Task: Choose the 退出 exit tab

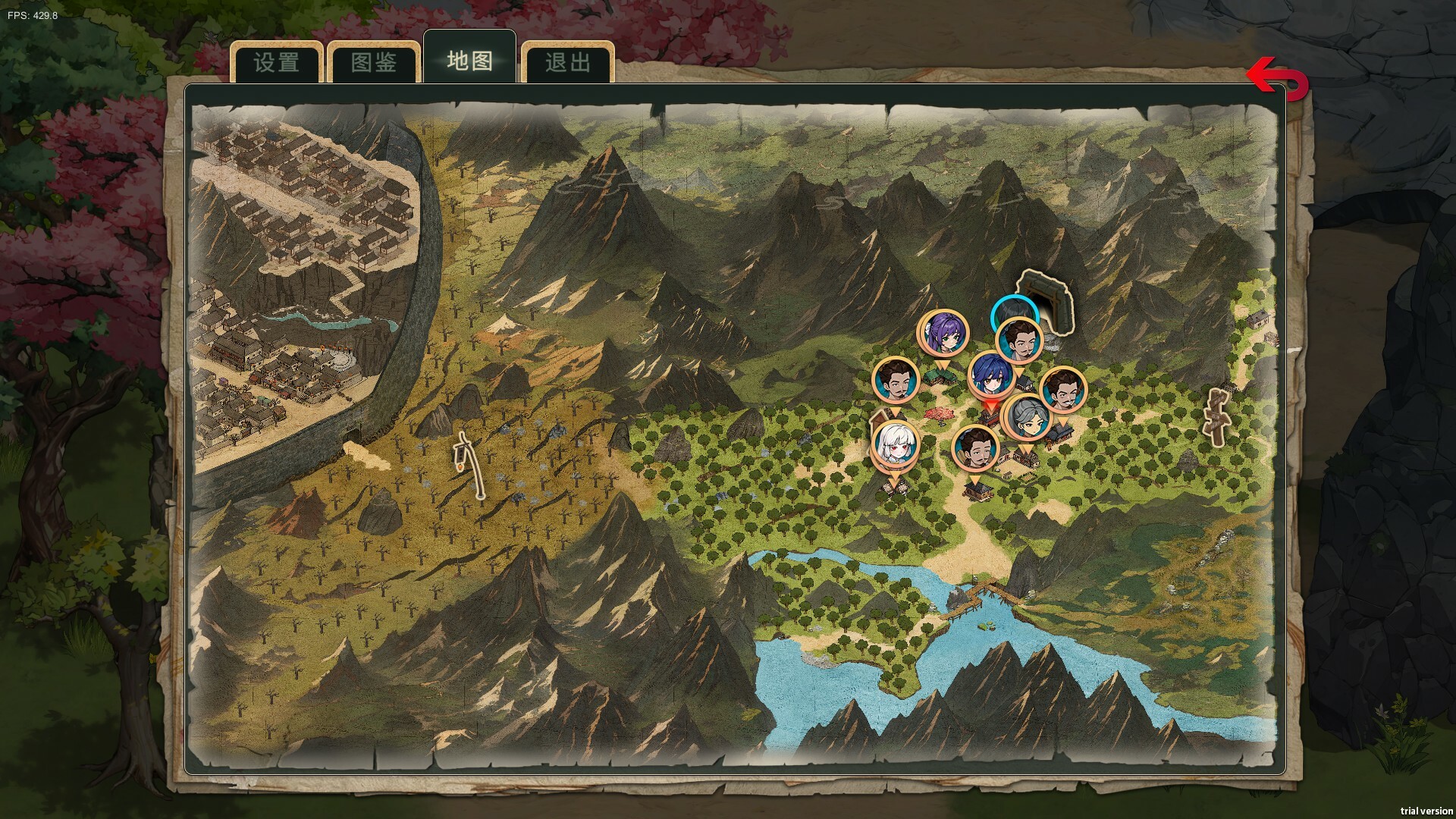Action: (566, 62)
